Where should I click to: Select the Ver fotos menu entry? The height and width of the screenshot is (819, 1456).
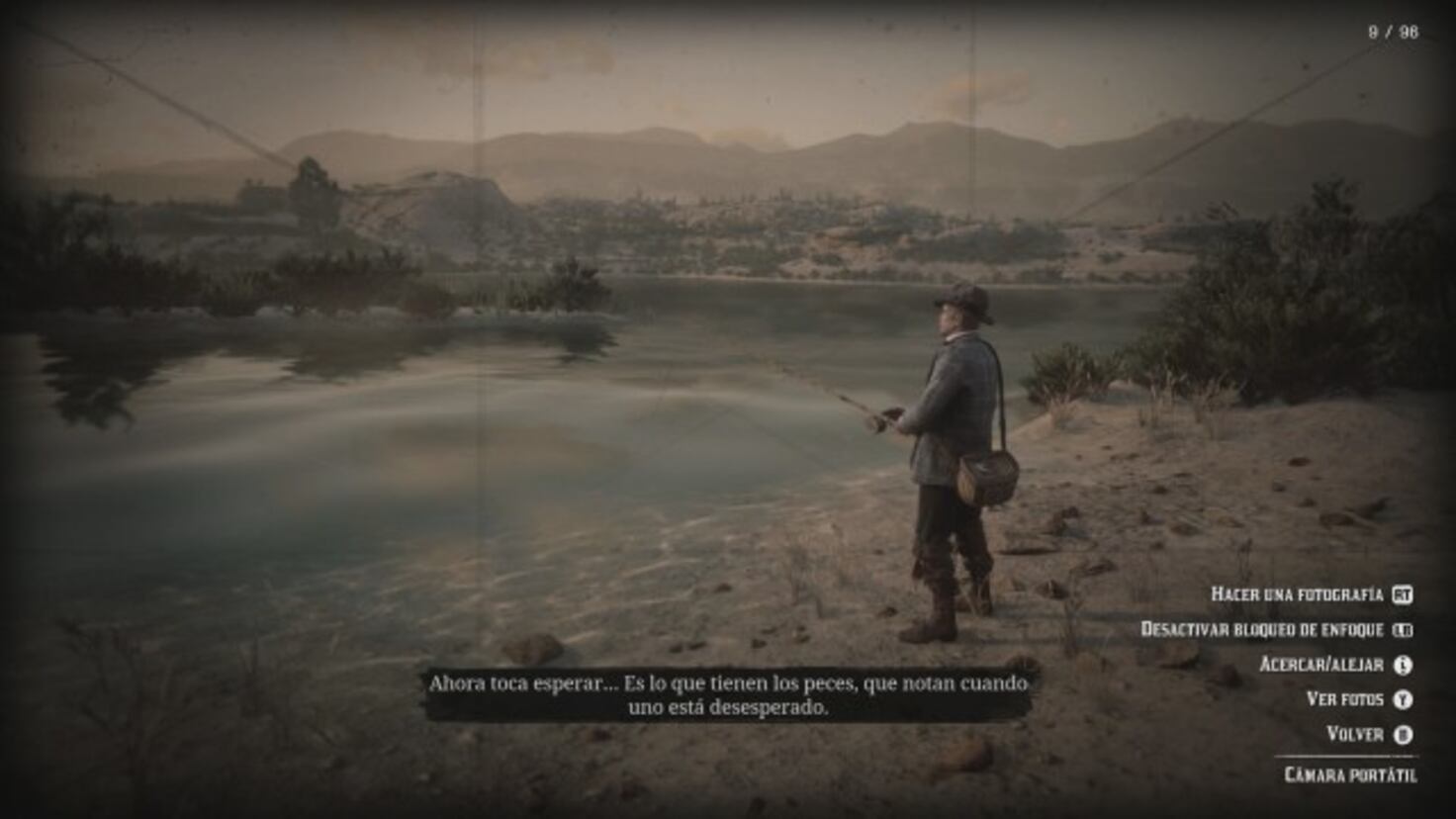1346,698
